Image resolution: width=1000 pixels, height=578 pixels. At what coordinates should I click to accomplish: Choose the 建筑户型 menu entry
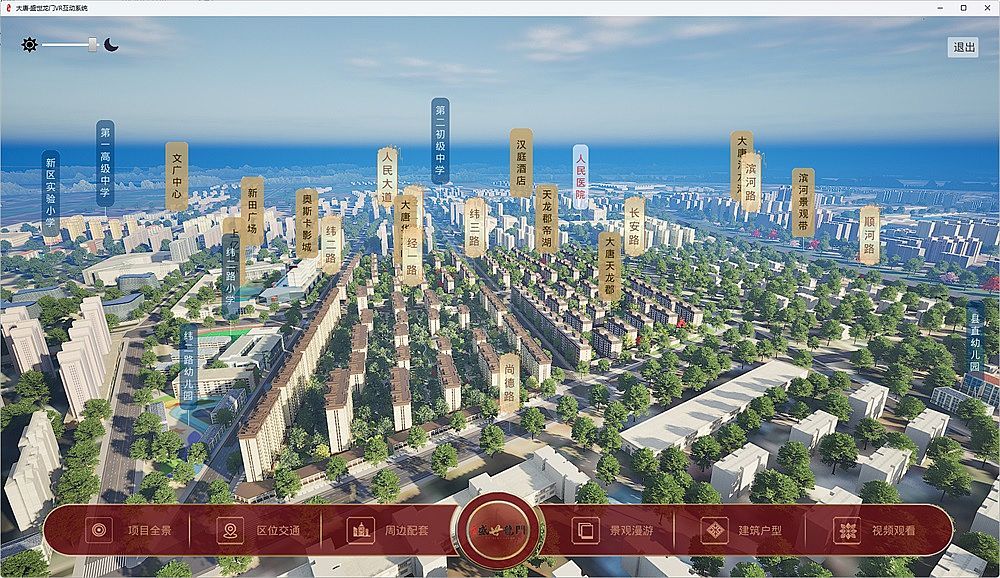coord(741,530)
